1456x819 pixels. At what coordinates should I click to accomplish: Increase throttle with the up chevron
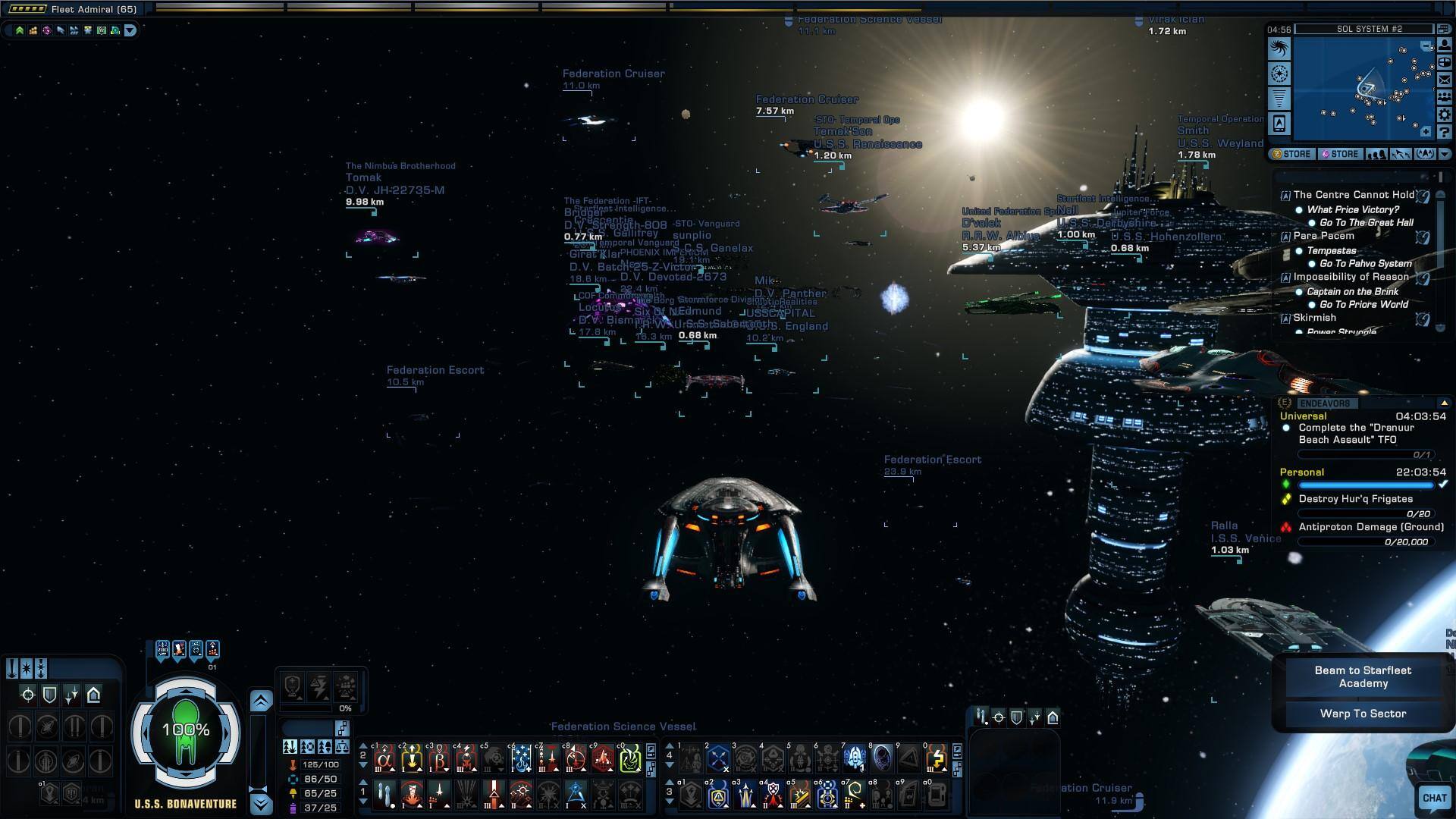(x=261, y=701)
